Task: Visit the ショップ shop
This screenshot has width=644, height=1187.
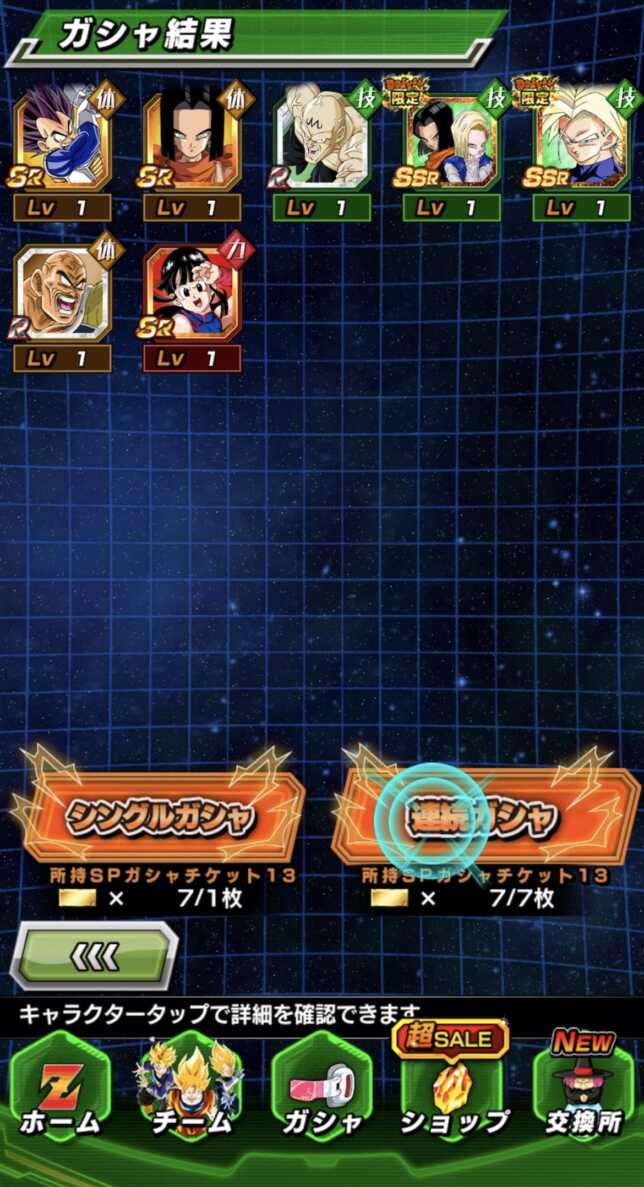Action: pos(453,1092)
